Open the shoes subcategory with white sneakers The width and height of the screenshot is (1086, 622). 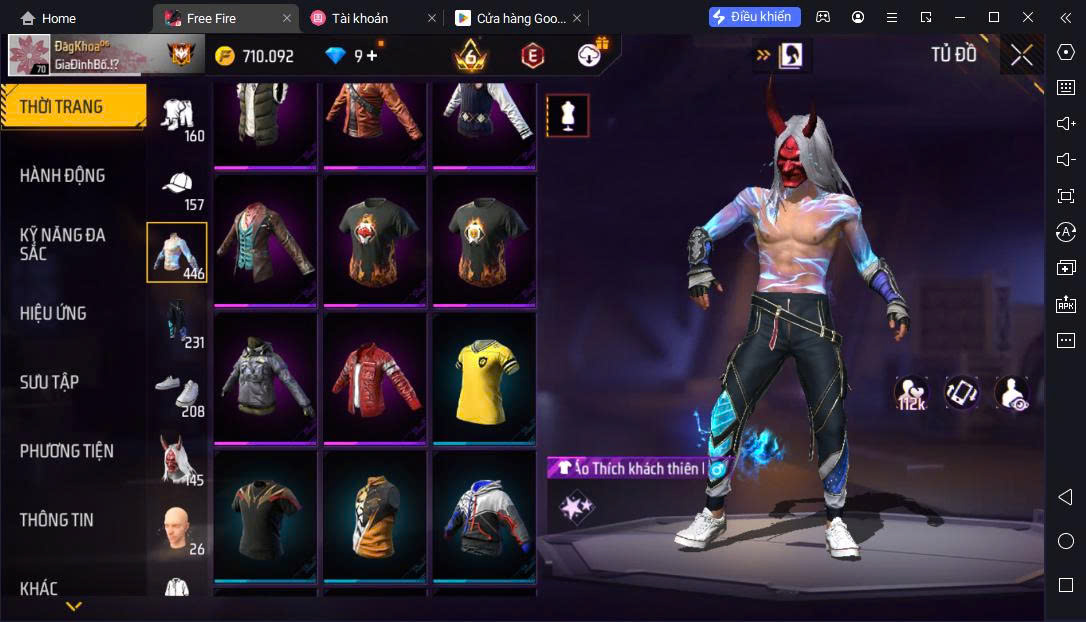(178, 393)
